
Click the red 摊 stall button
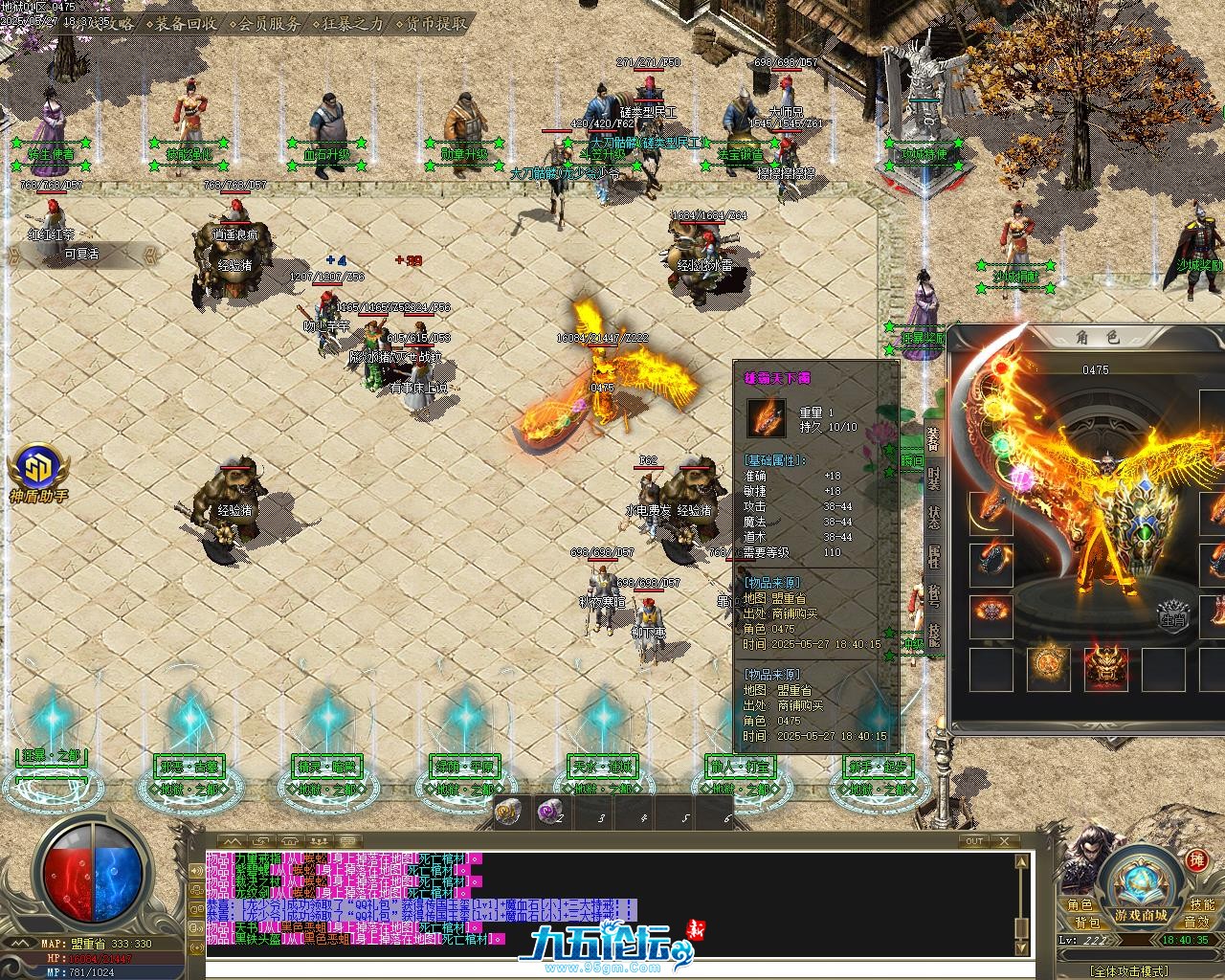click(1197, 860)
